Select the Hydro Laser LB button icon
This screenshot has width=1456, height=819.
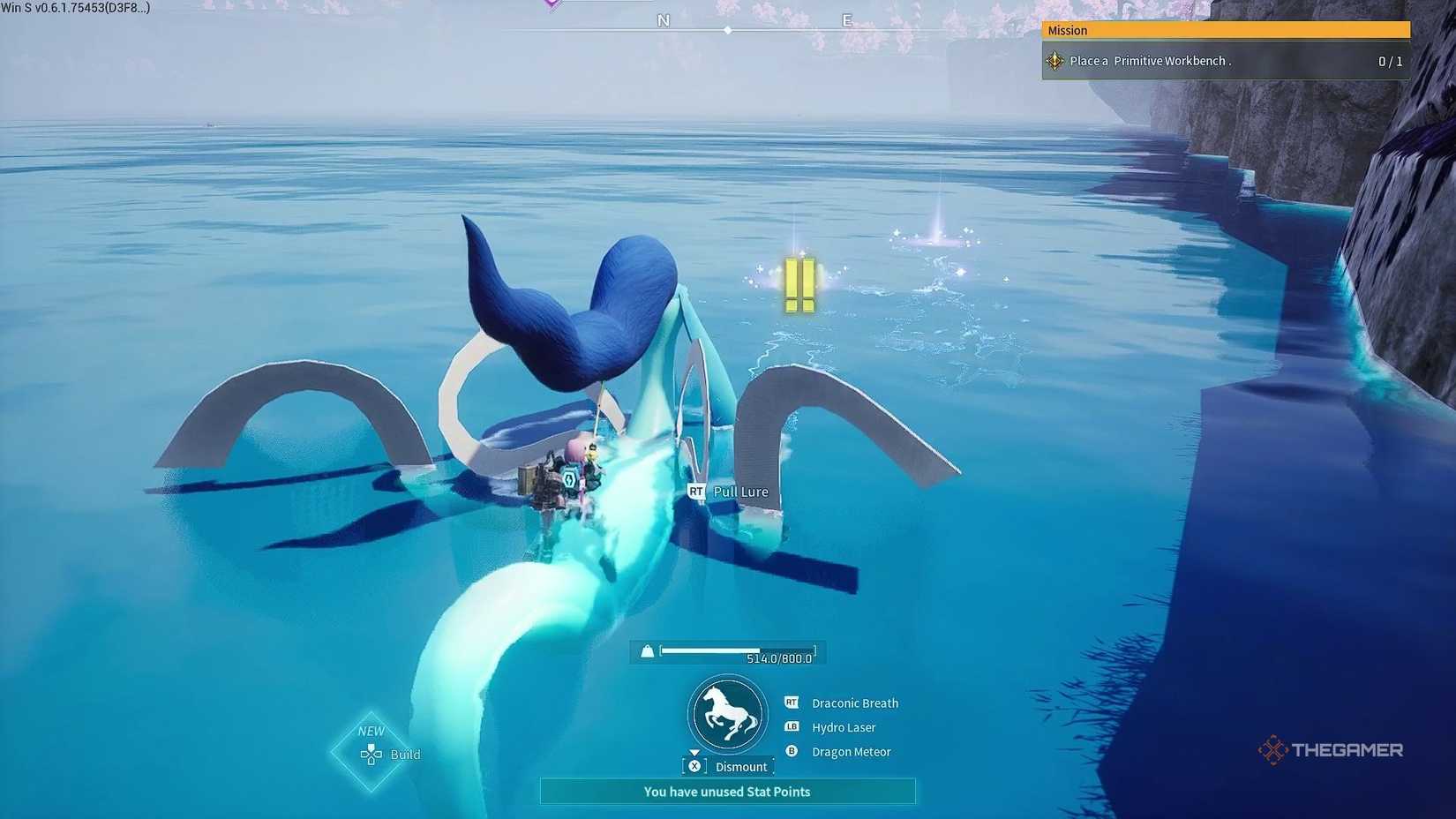[792, 727]
